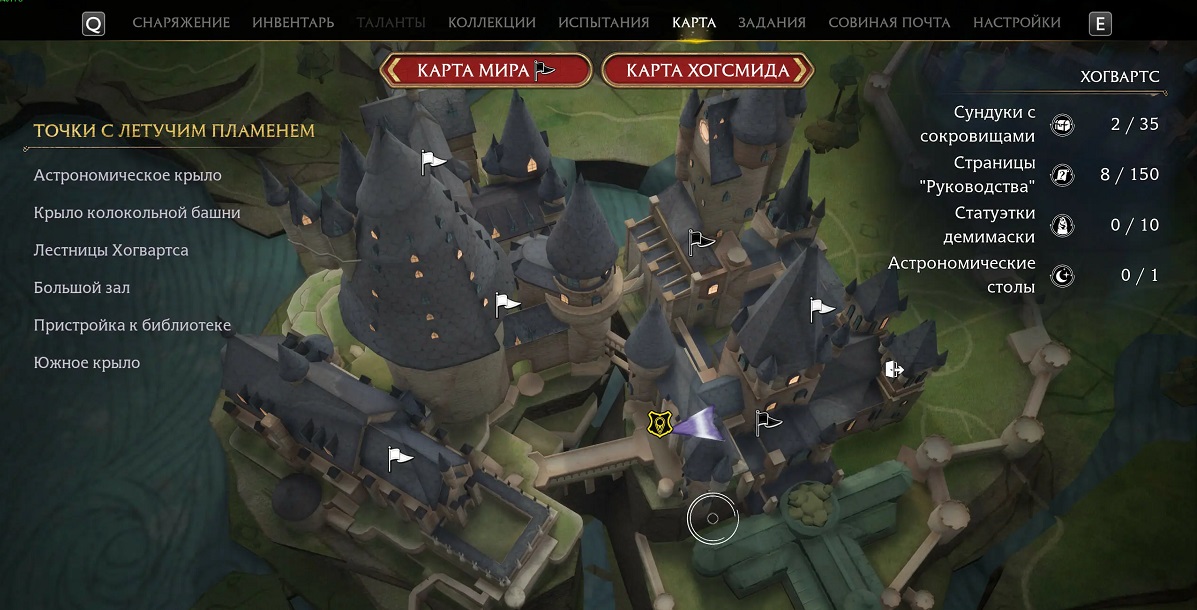Select Южное крыло fast travel point
1197x610 pixels.
(x=87, y=363)
